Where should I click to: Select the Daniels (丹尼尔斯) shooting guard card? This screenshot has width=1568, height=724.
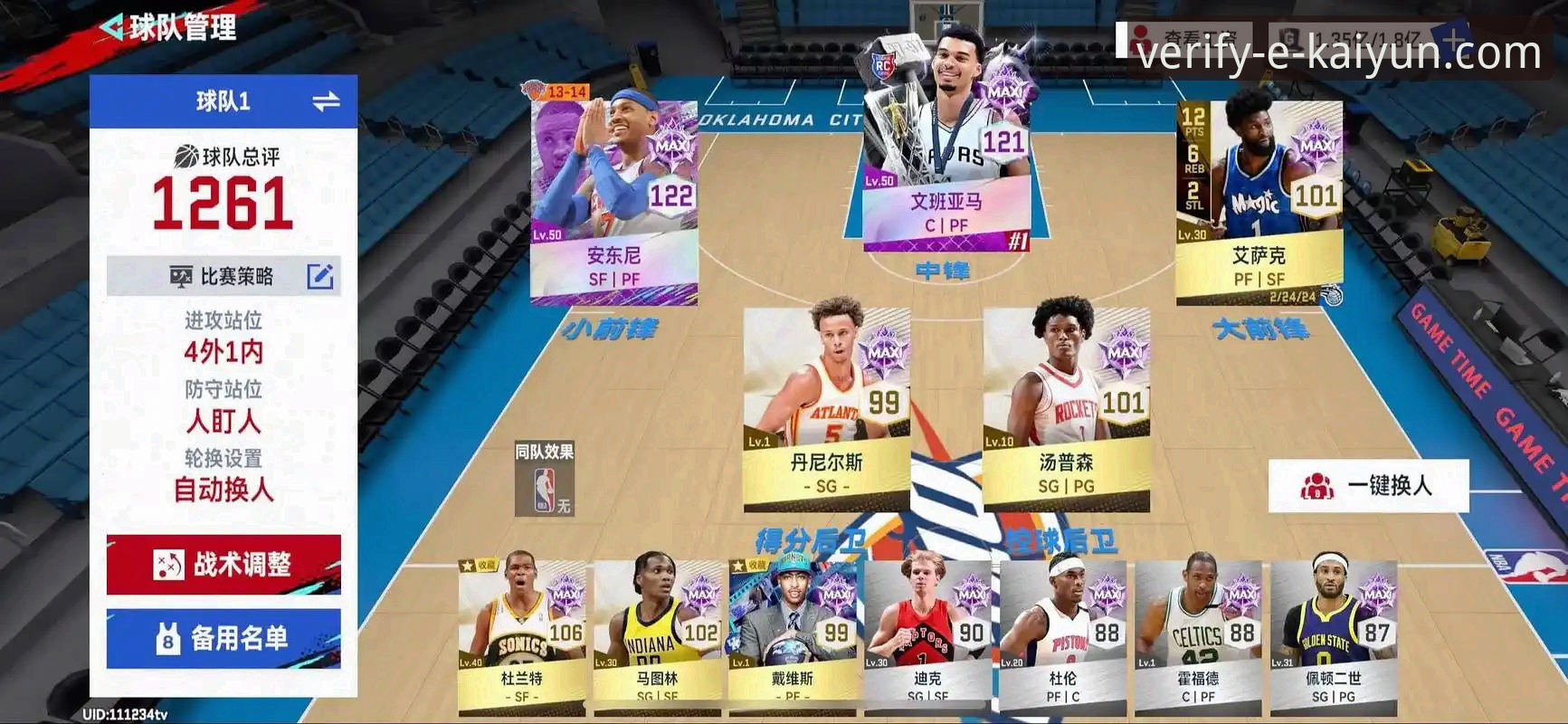click(826, 407)
